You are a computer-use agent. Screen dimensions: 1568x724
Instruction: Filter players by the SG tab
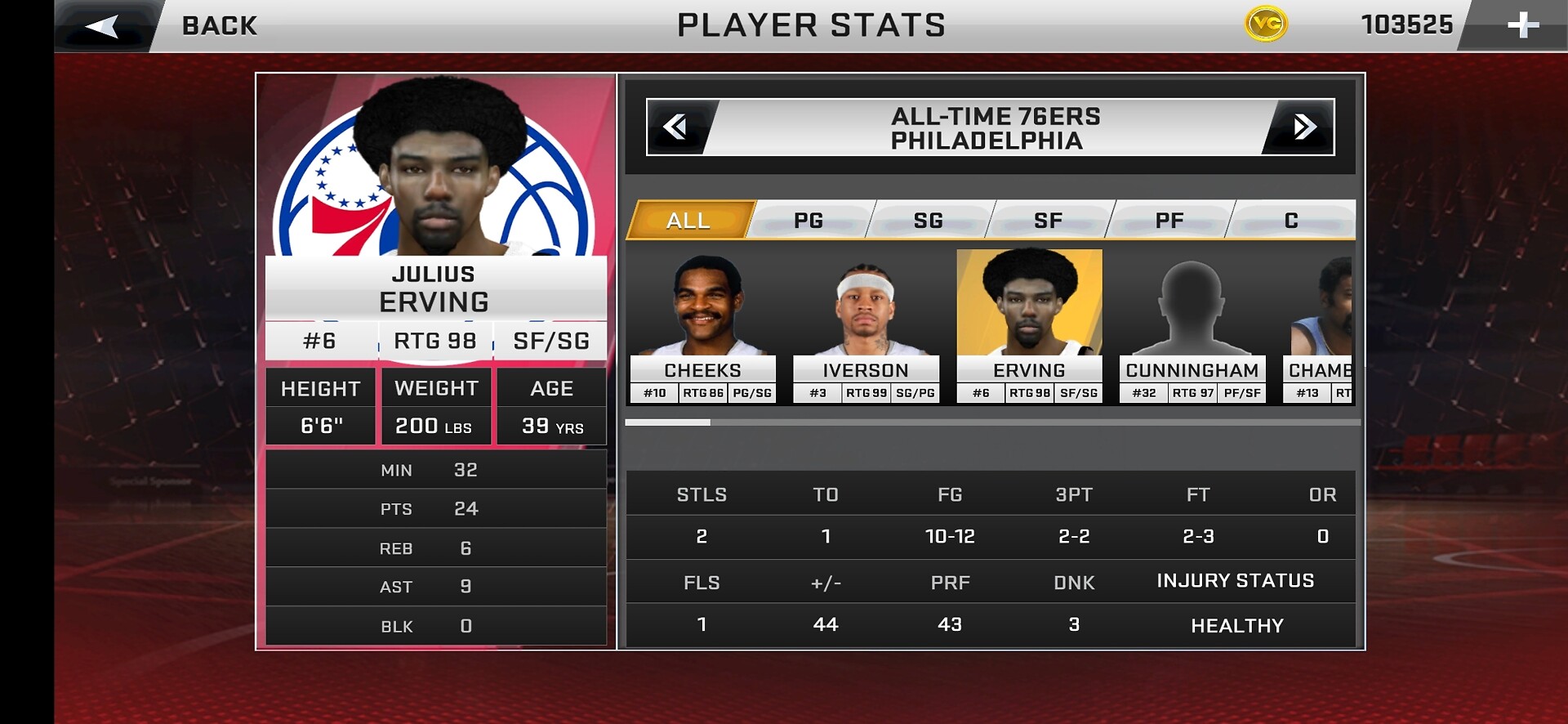(x=929, y=221)
